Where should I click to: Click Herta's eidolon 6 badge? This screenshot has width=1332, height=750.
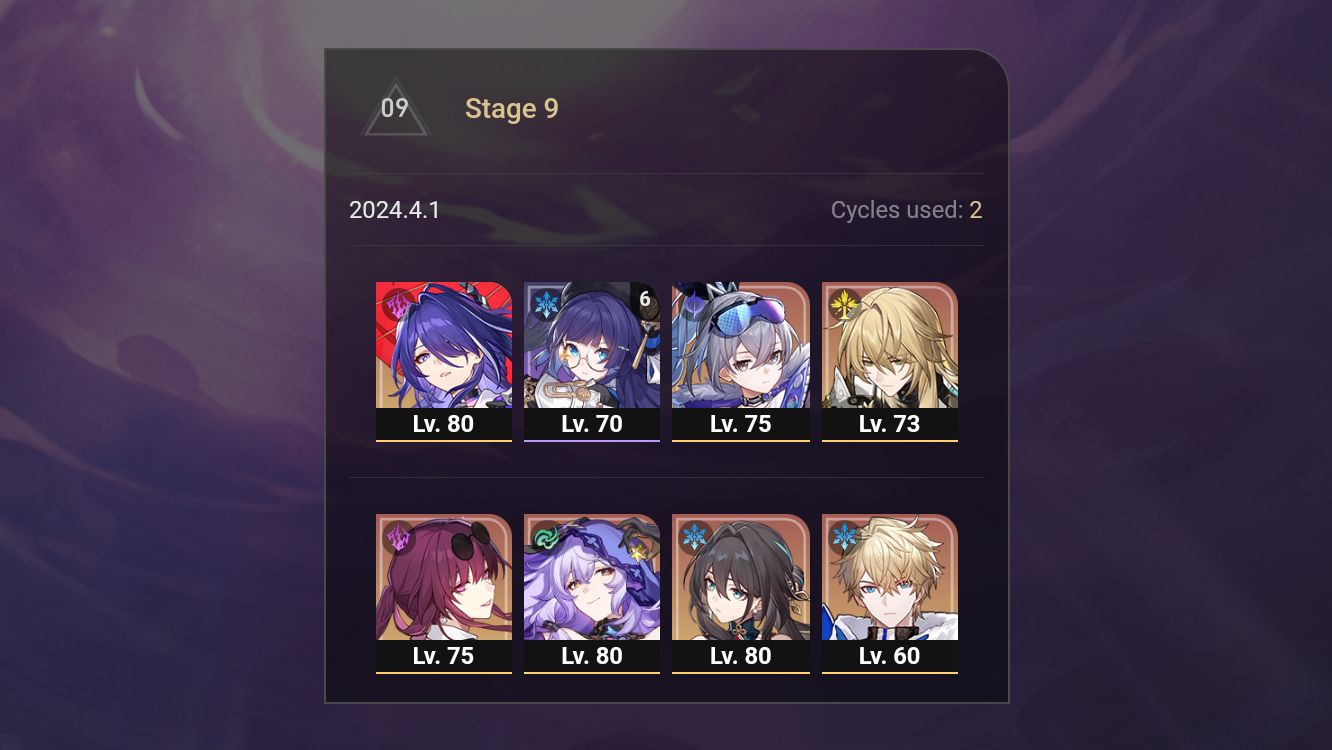pyautogui.click(x=646, y=297)
